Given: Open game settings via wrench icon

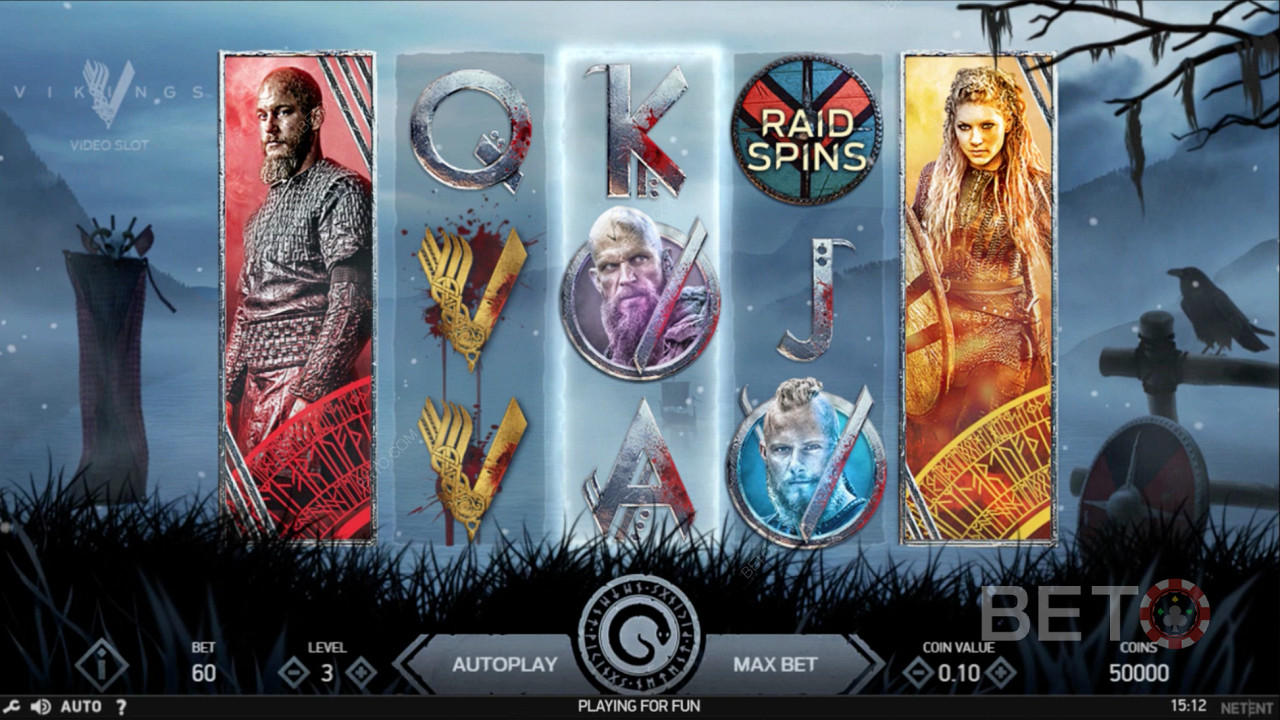Looking at the screenshot, I should (x=12, y=707).
